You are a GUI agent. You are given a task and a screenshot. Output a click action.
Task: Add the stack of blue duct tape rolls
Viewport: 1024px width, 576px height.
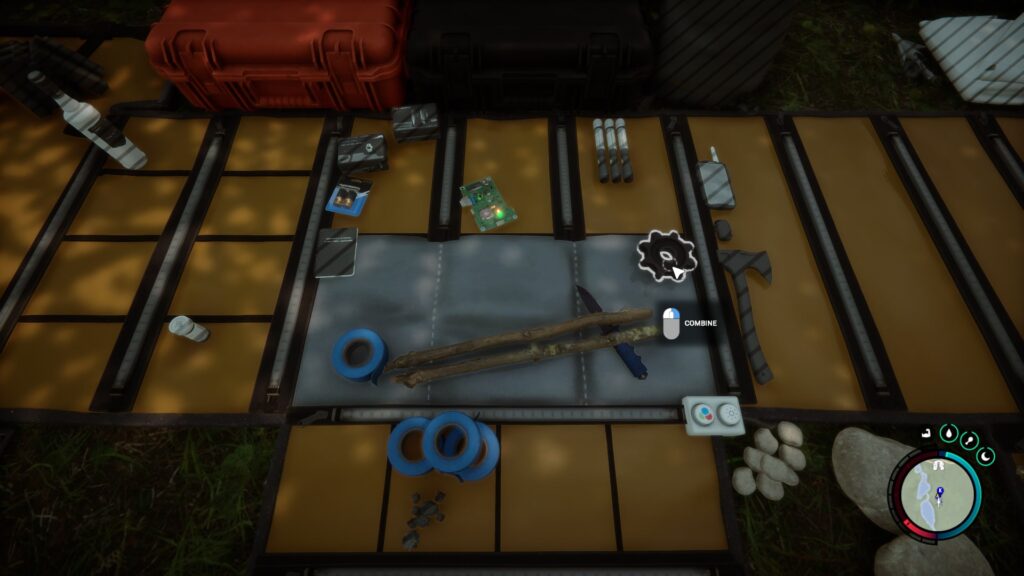tap(444, 444)
